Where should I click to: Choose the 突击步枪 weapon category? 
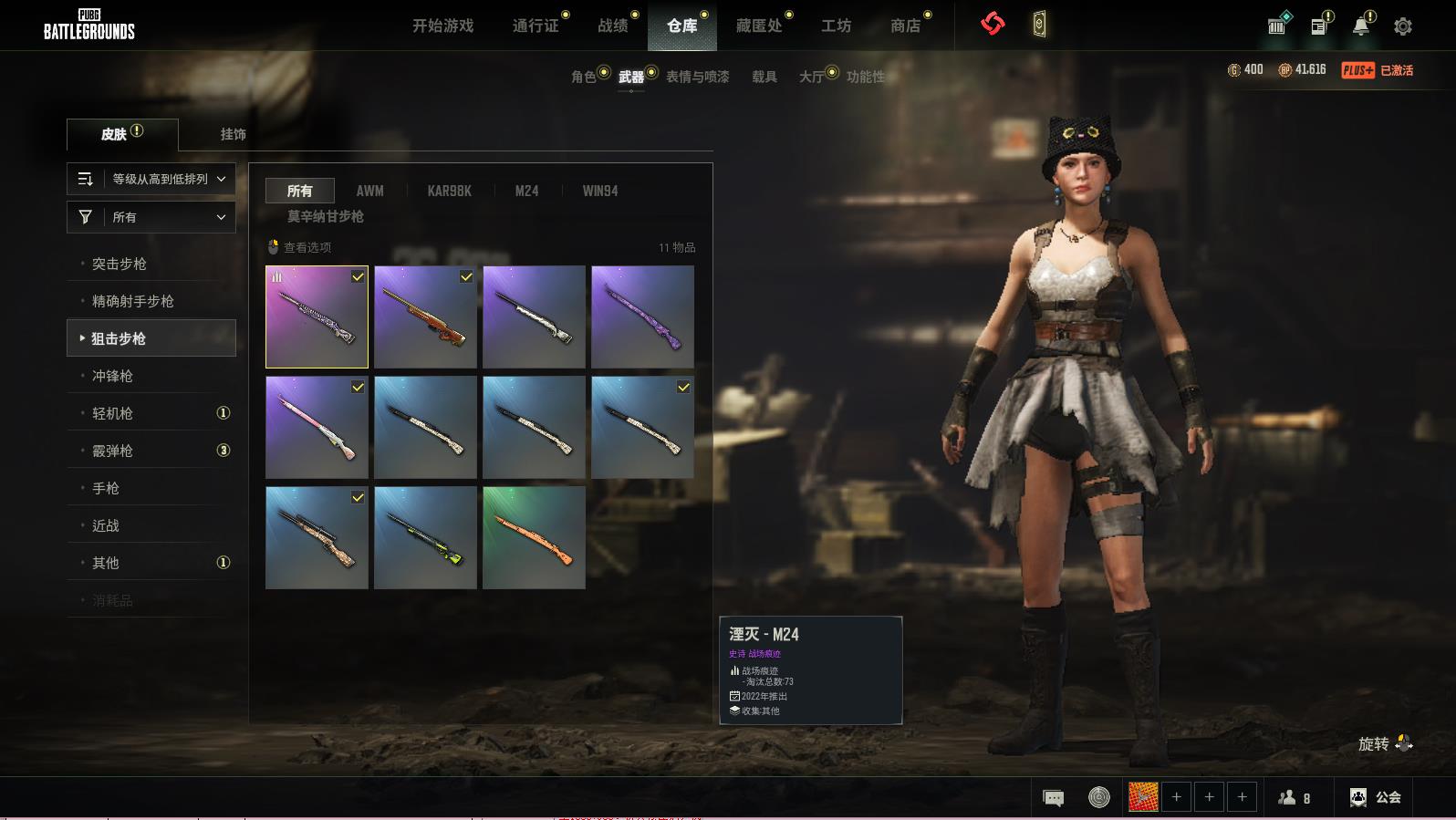(x=120, y=264)
